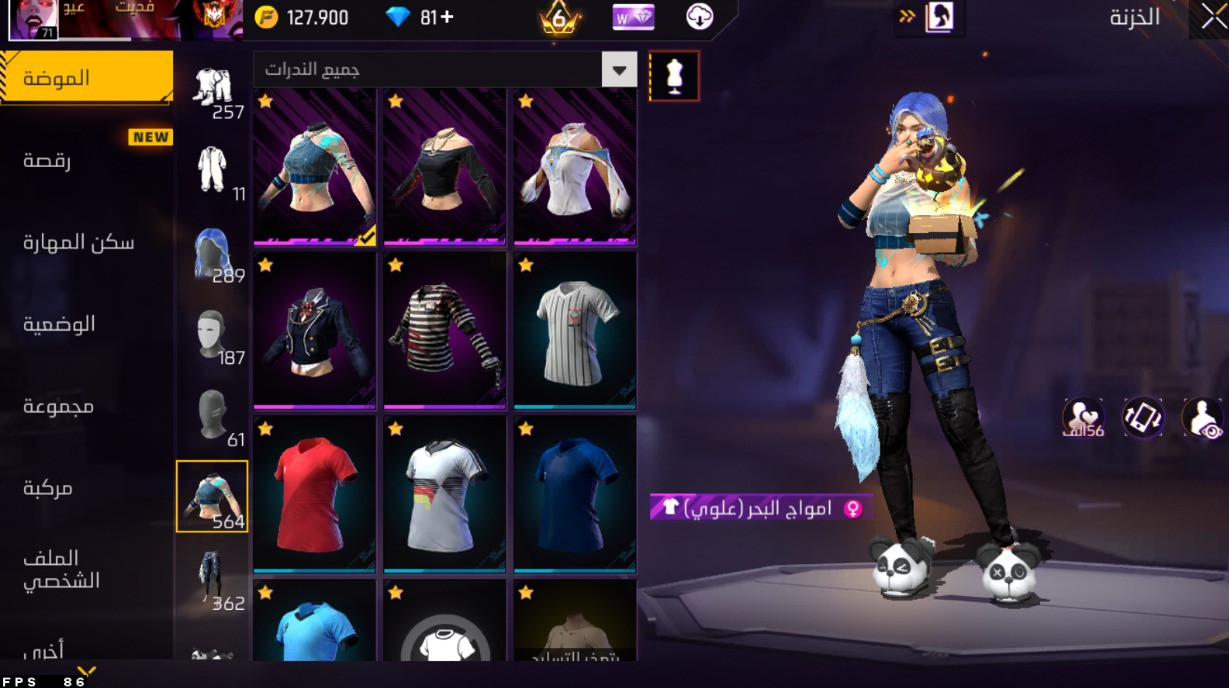Click the rotate phone view icon
Screen dimensions: 1229x688
pyautogui.click(x=1143, y=417)
